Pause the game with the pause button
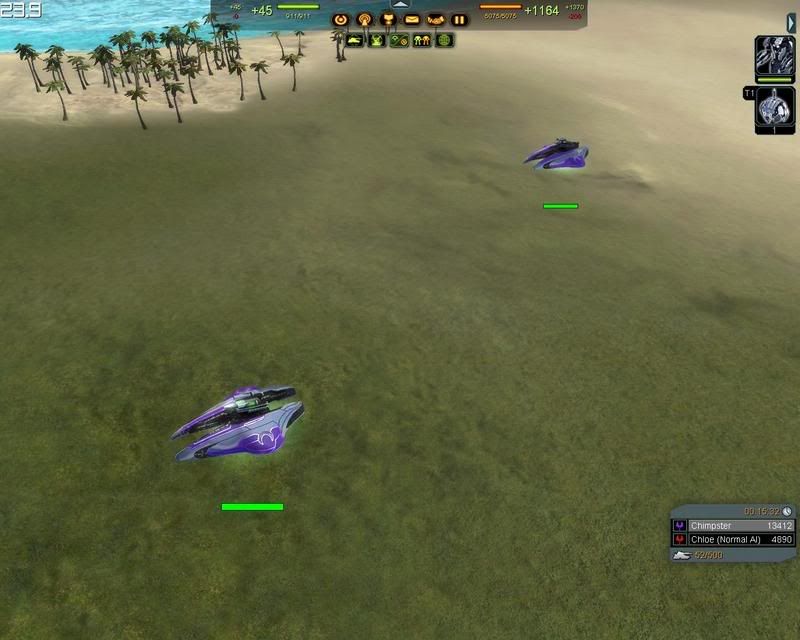This screenshot has width=800, height=640. [459, 19]
